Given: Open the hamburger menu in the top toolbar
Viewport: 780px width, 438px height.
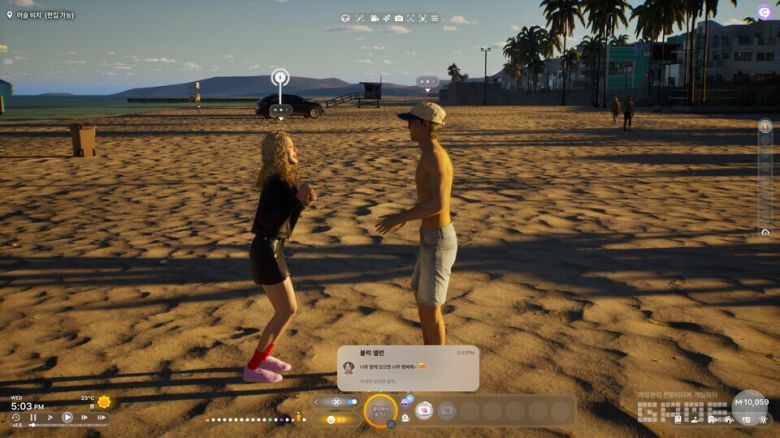Looking at the screenshot, I should 434,18.
